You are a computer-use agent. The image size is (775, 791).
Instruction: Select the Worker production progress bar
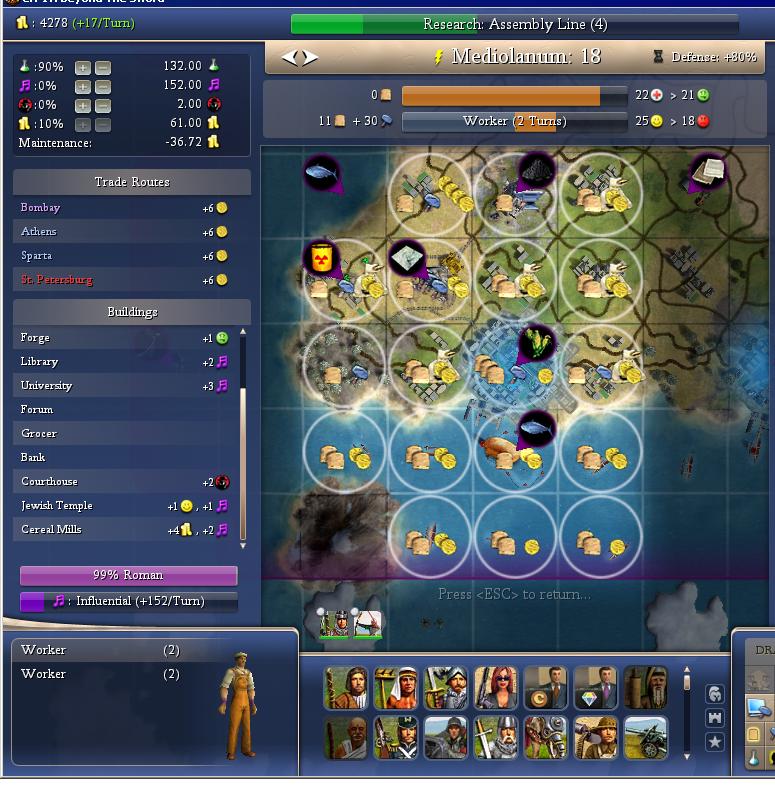[514, 121]
